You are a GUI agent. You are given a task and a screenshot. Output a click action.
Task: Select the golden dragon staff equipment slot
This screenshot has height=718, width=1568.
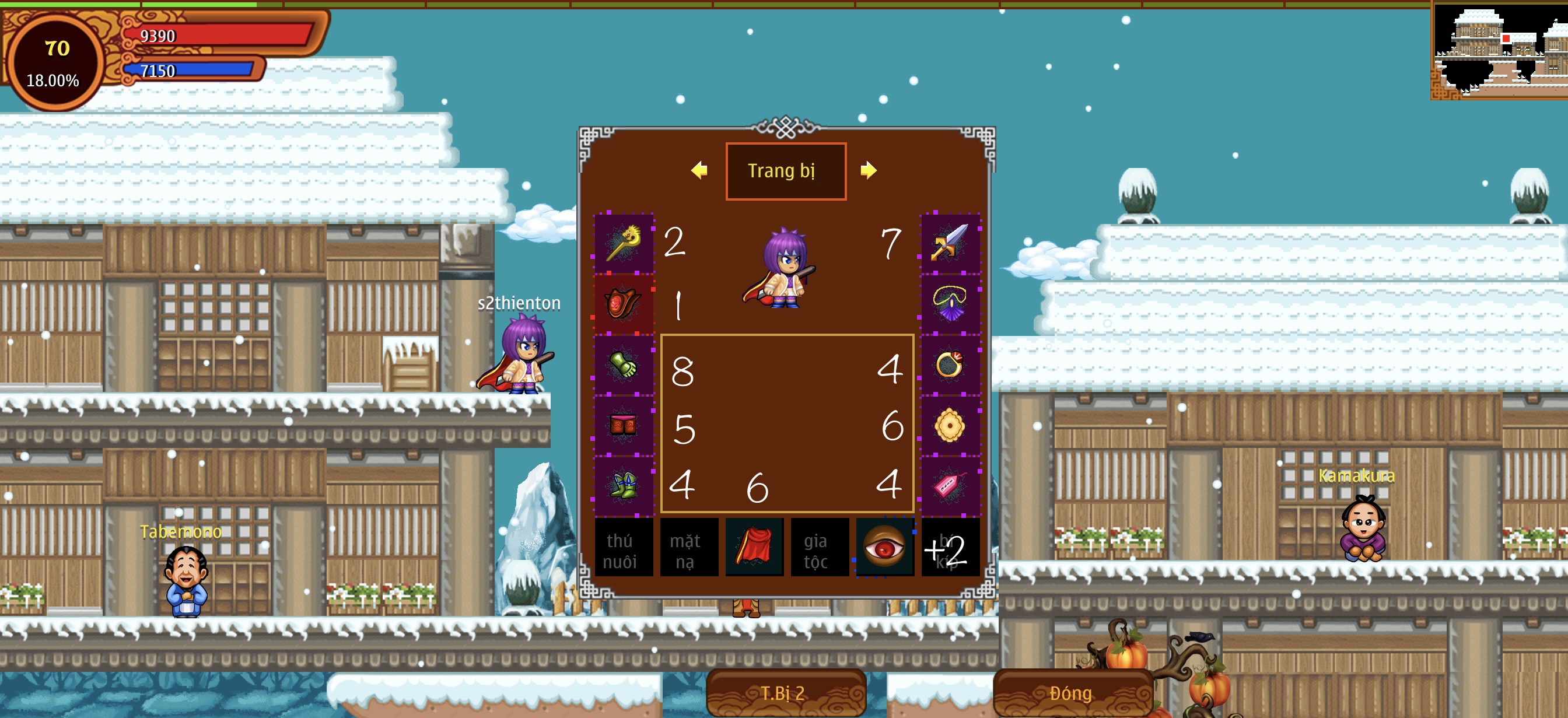click(x=624, y=243)
